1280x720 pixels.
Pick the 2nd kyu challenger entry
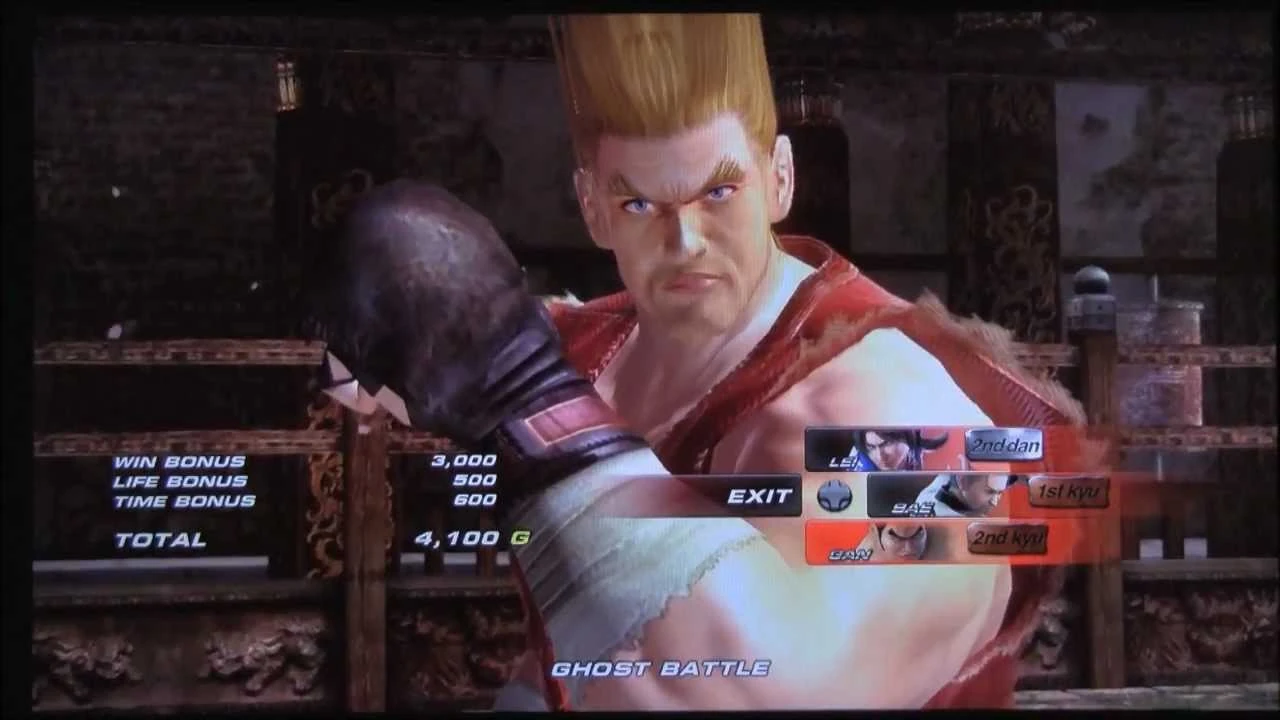coord(920,540)
